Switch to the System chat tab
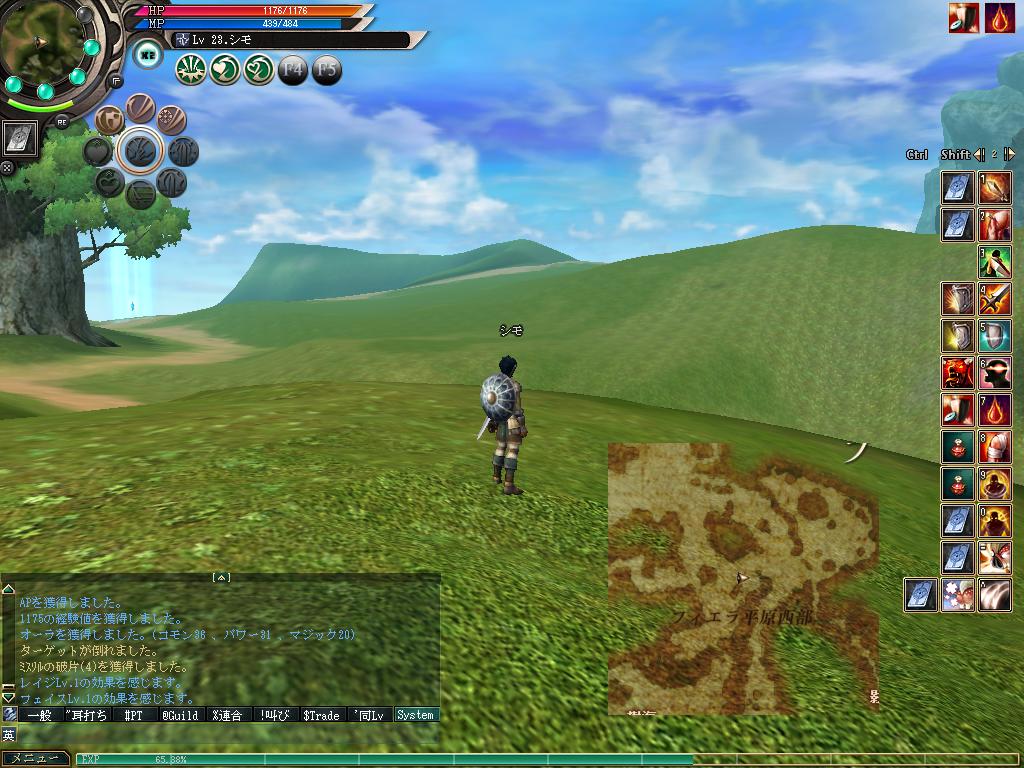Viewport: 1024px width, 768px height. click(415, 715)
